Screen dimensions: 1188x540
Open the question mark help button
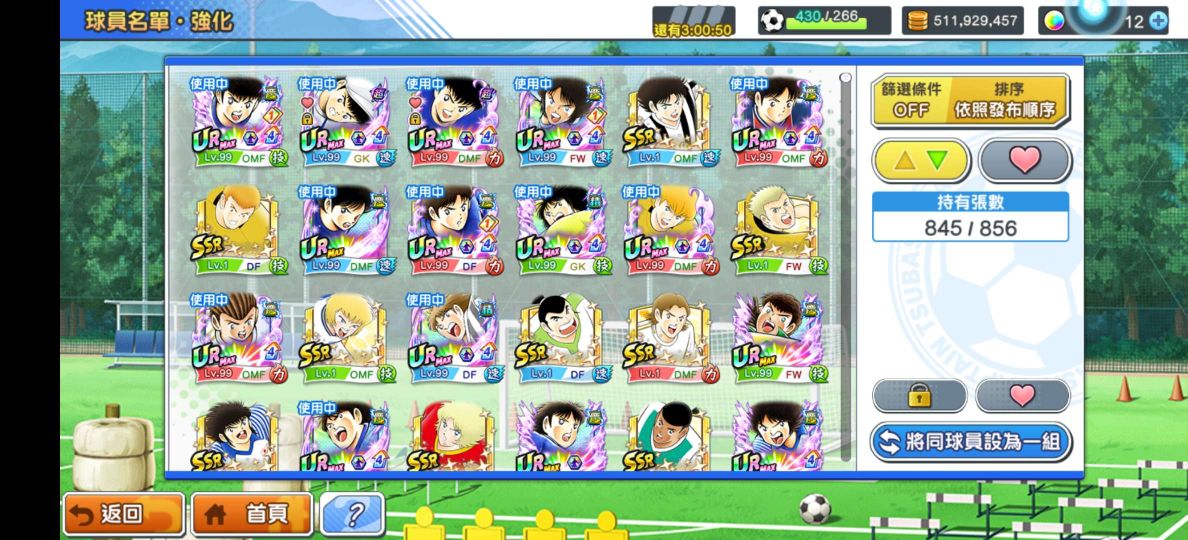pyautogui.click(x=351, y=515)
